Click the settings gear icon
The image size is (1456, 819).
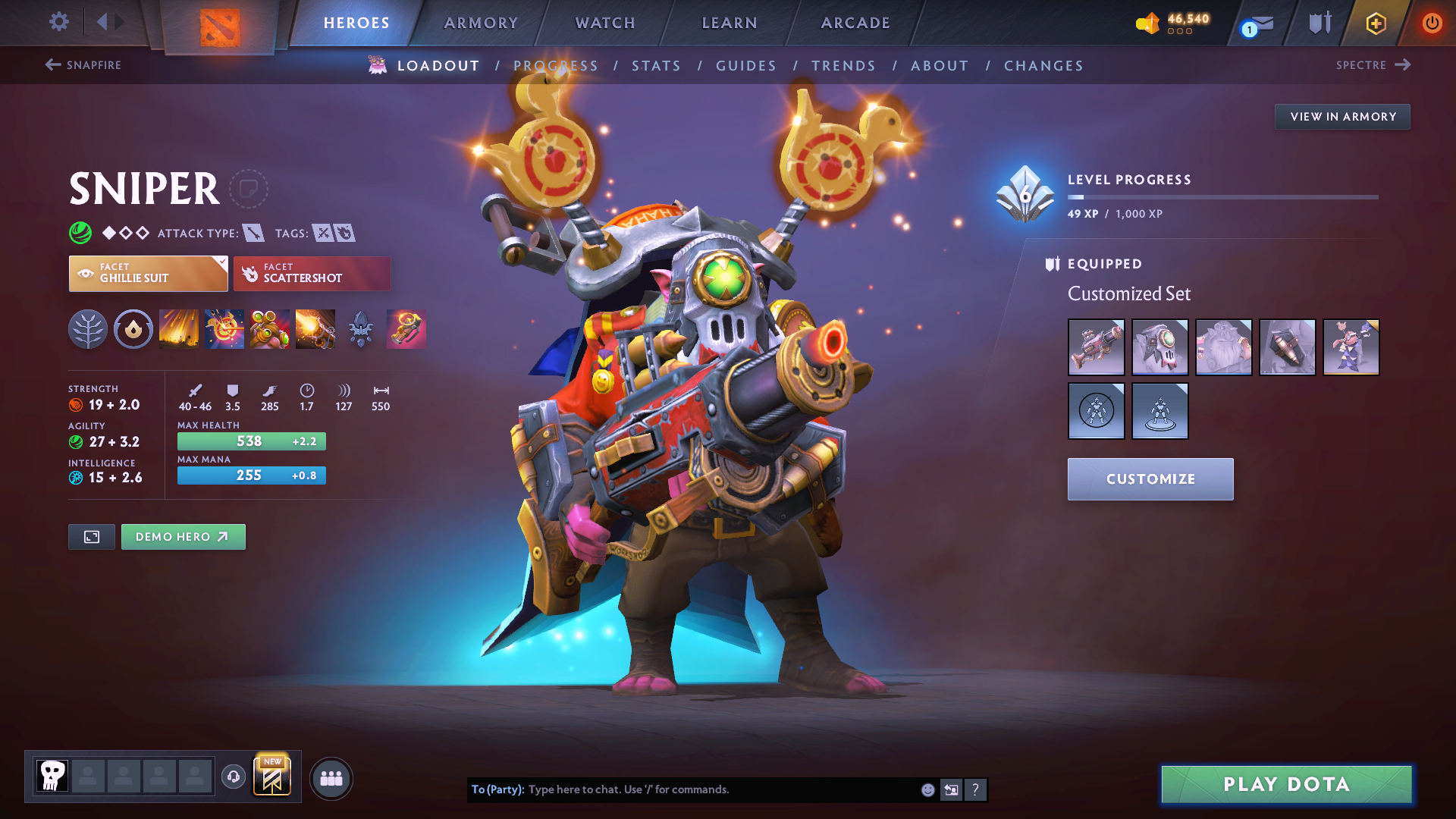[58, 22]
